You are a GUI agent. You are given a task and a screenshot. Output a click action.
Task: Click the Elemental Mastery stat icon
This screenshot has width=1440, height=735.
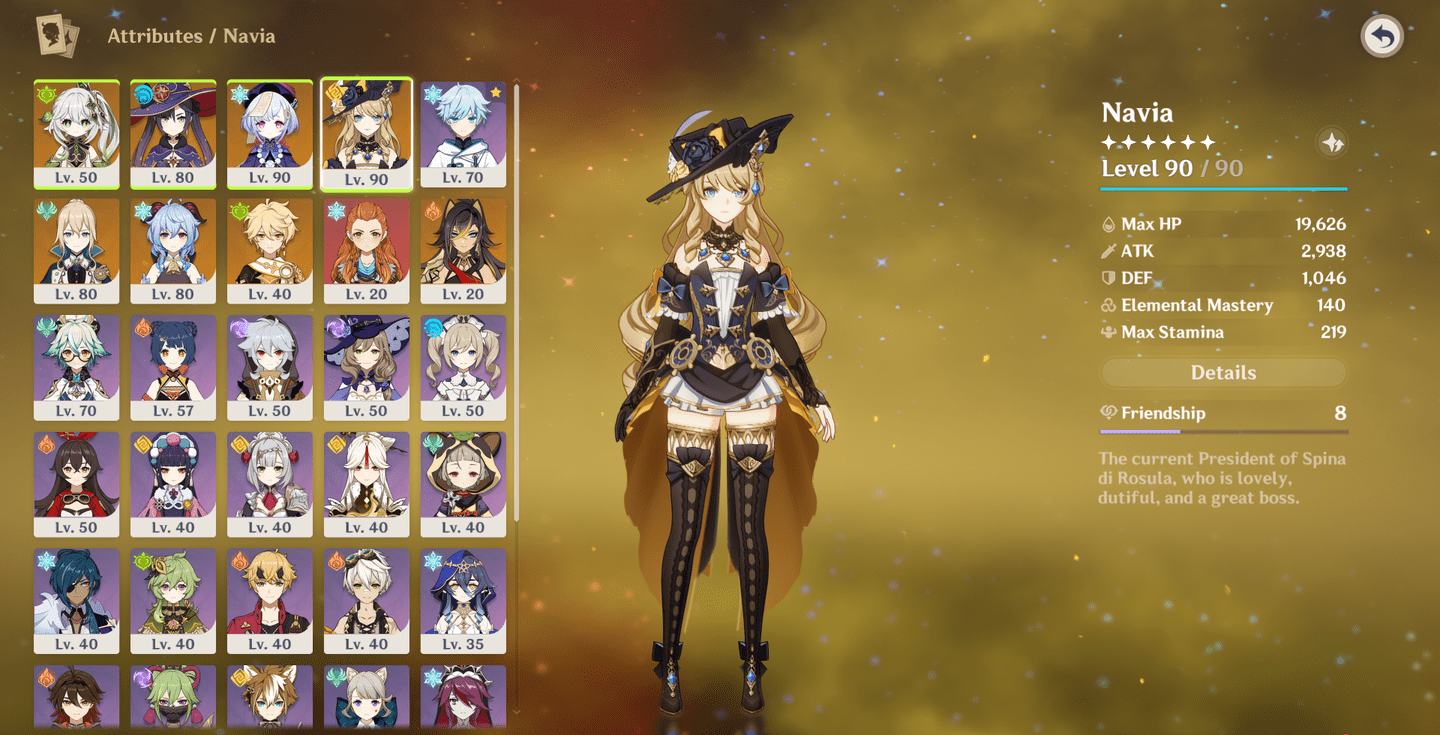coord(1109,305)
